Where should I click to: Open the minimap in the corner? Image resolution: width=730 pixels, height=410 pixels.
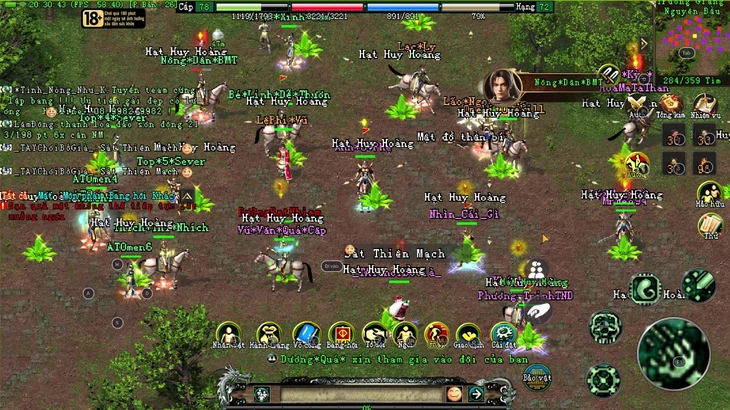[690, 38]
